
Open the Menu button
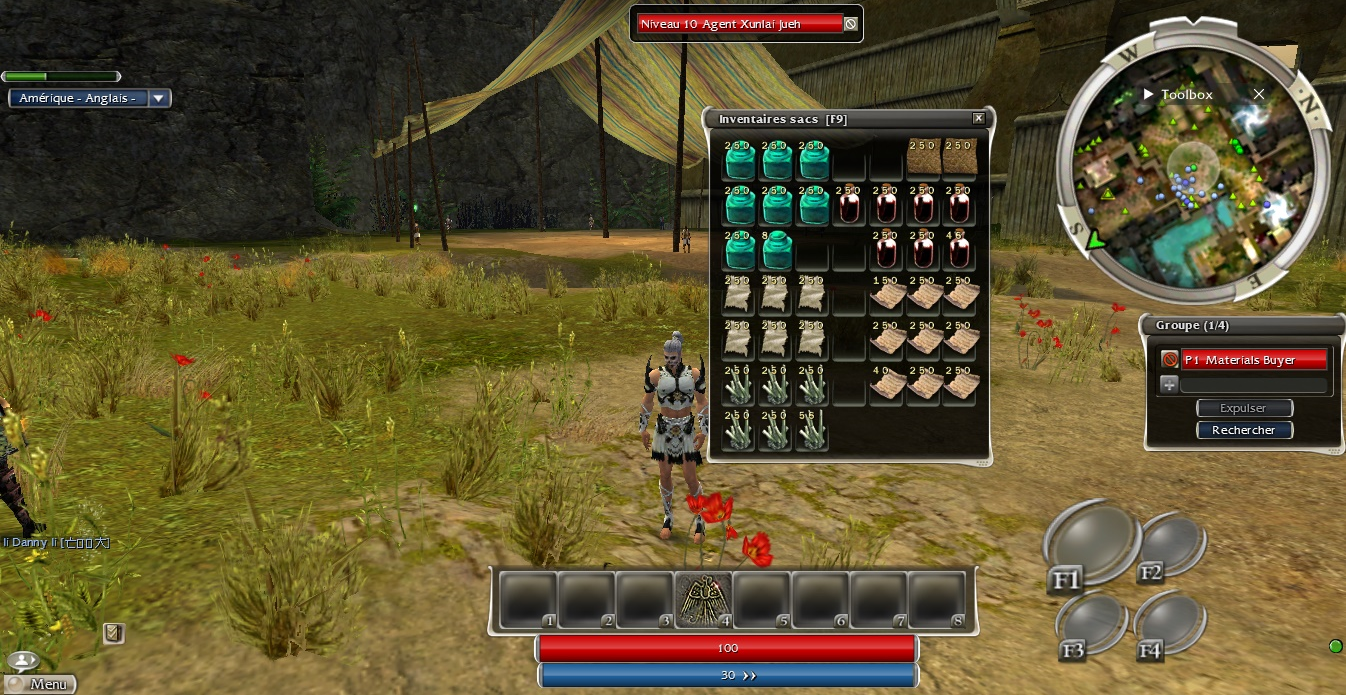click(40, 684)
